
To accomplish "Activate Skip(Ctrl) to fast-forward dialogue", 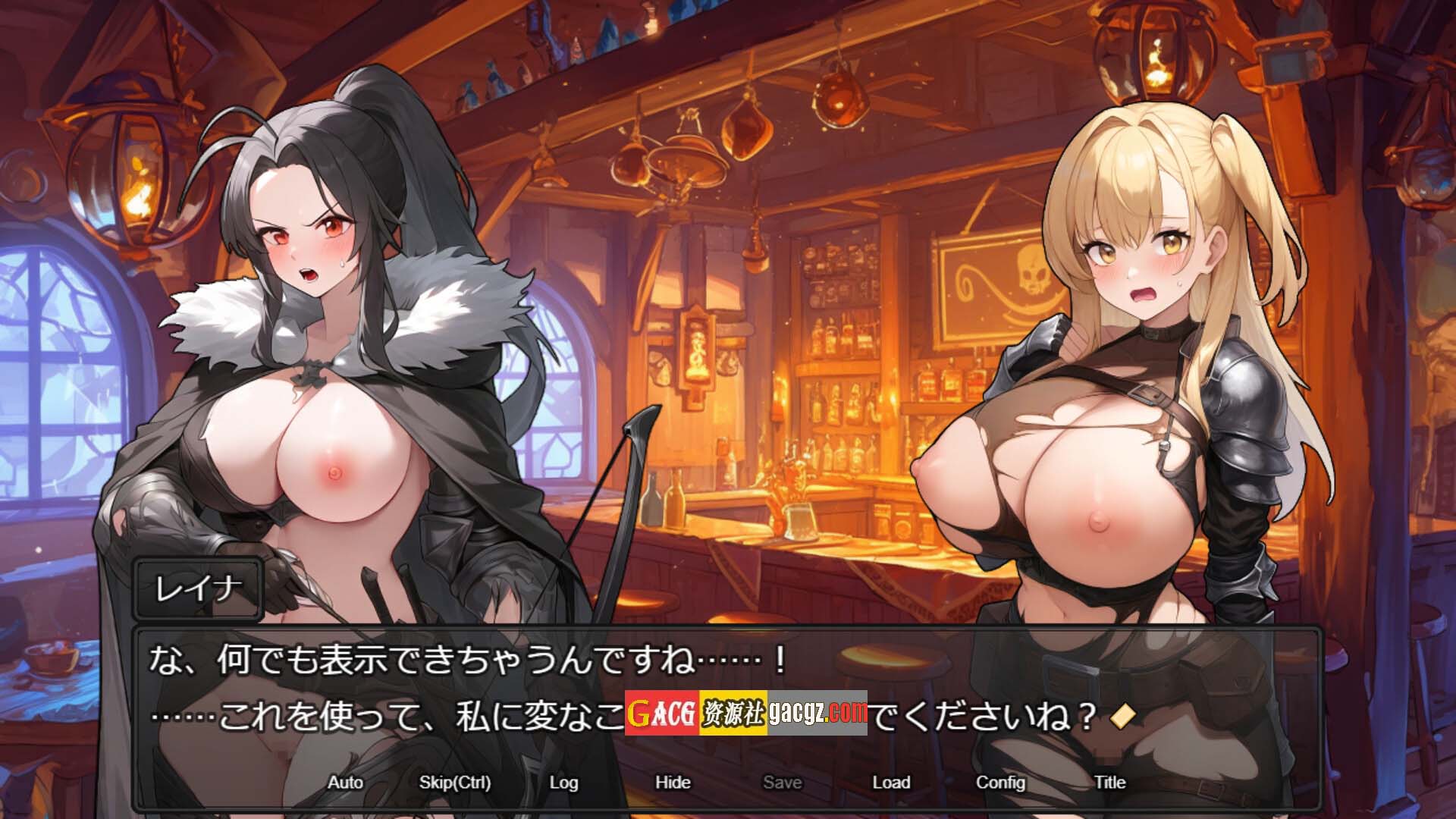I will [455, 782].
